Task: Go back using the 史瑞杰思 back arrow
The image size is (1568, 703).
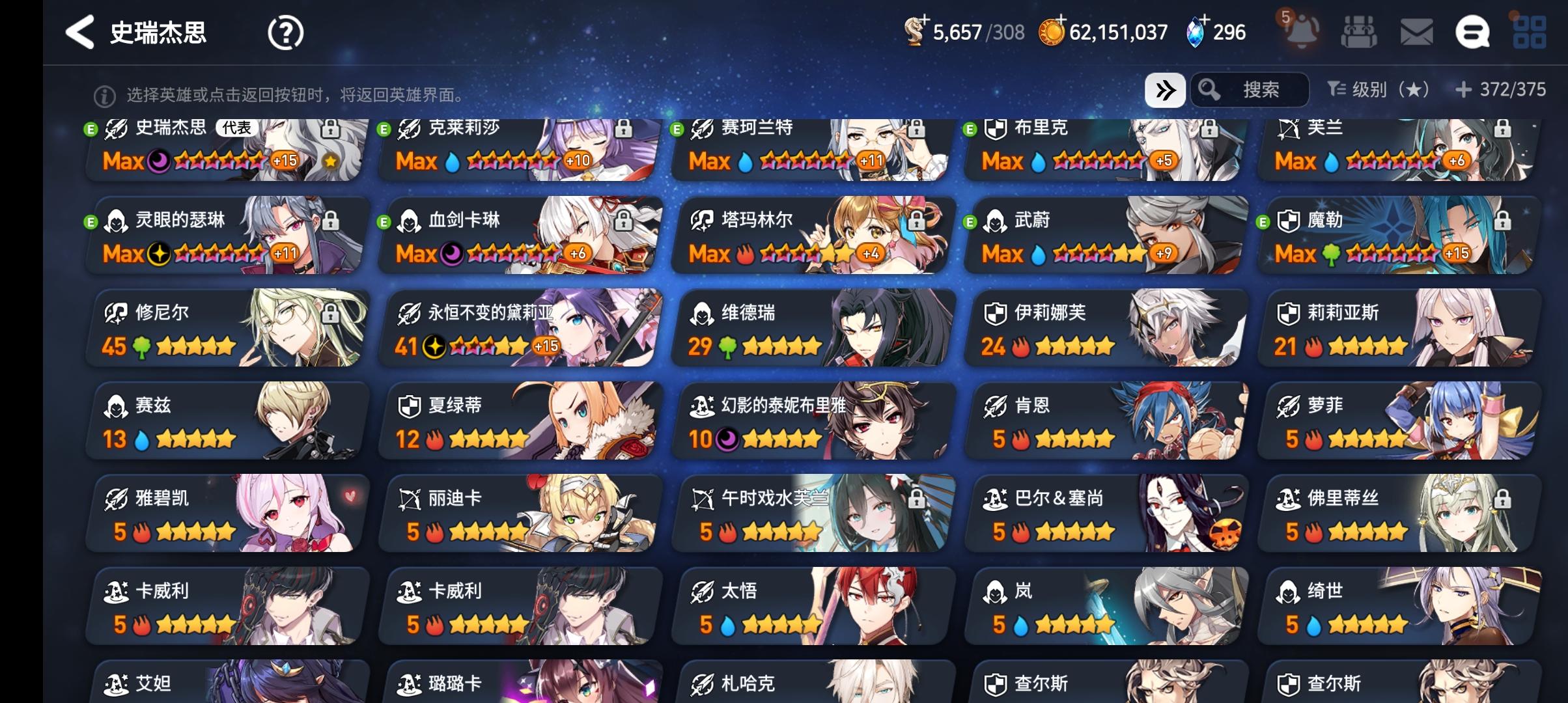Action: pyautogui.click(x=80, y=31)
